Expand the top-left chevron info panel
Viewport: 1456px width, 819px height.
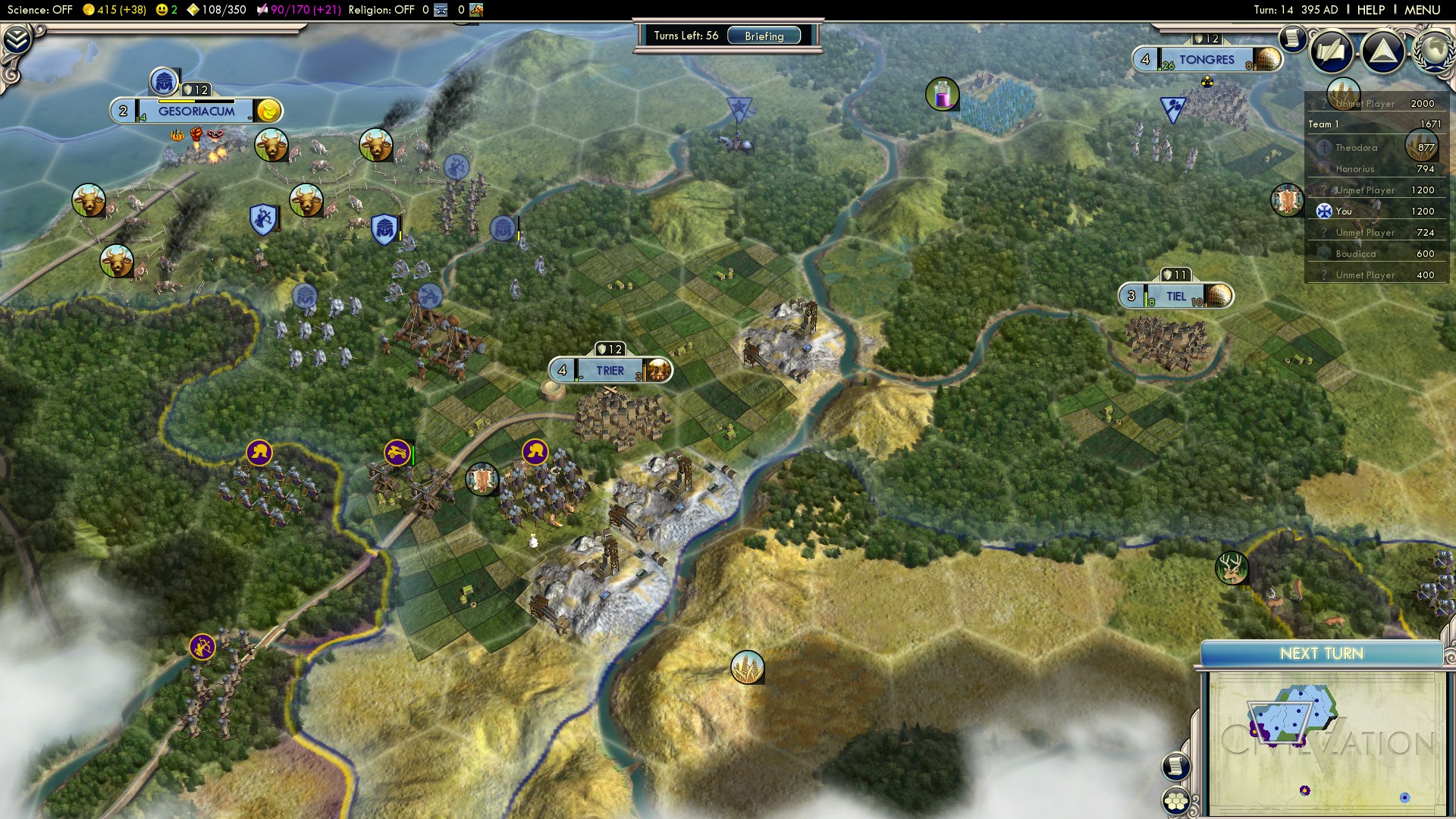click(17, 39)
